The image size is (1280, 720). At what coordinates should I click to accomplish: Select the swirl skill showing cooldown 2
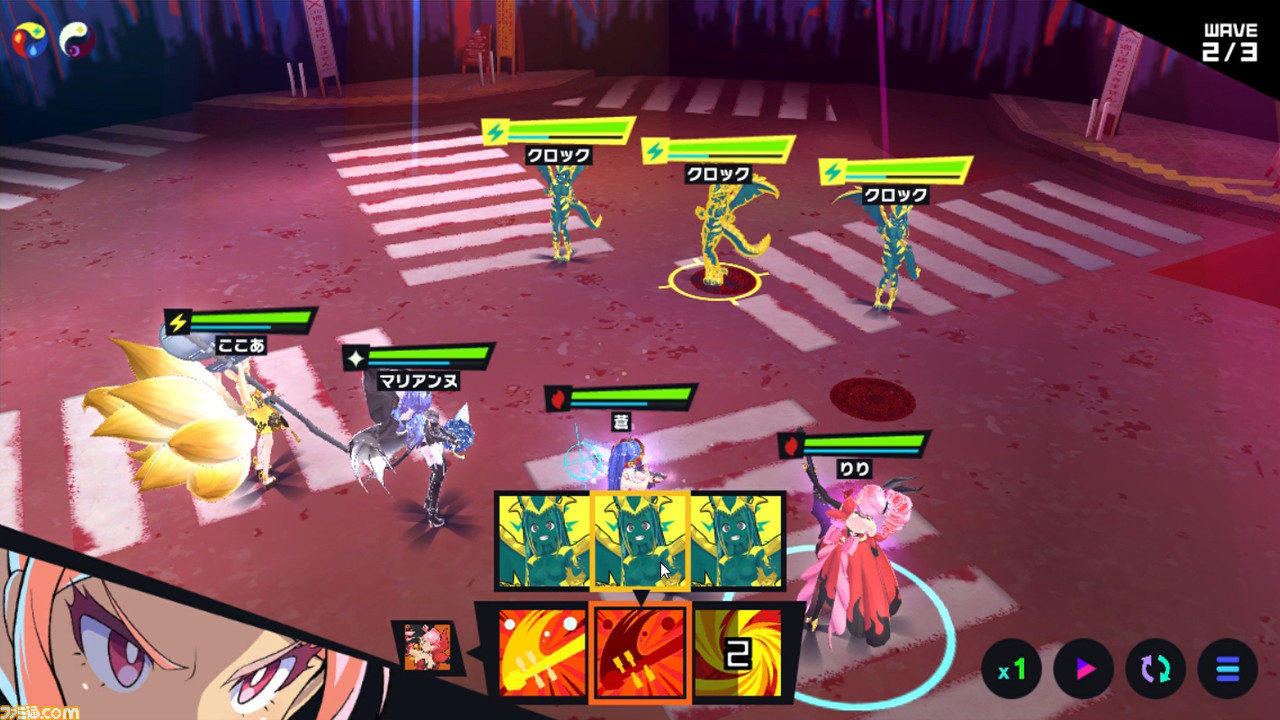coord(738,652)
